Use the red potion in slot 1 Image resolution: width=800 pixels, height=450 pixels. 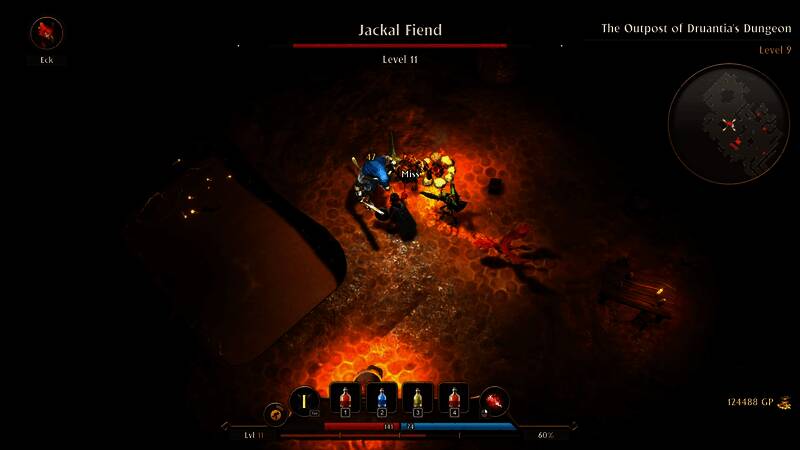coord(345,399)
